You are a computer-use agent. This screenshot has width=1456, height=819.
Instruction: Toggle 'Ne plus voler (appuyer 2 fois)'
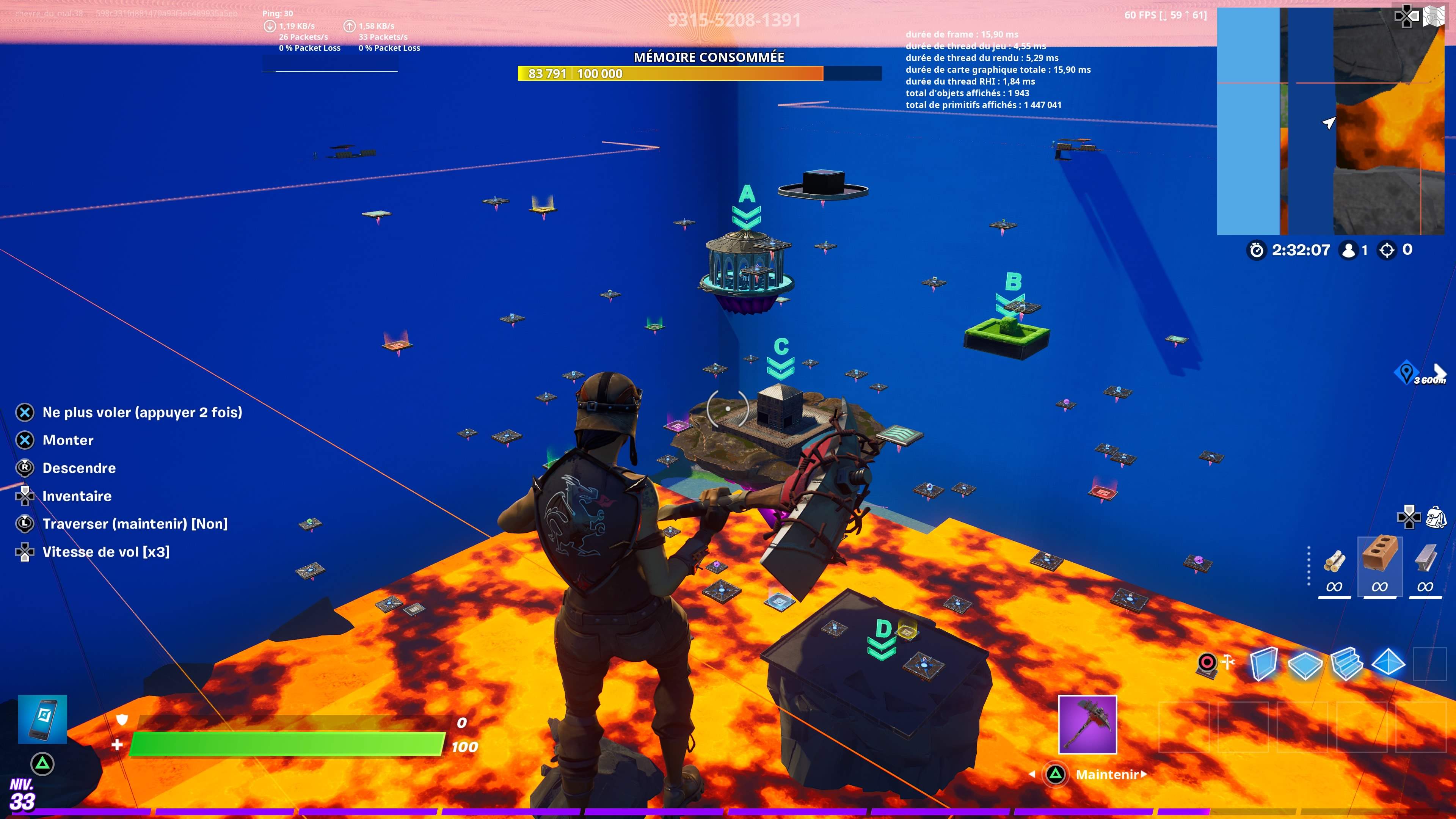click(x=143, y=412)
